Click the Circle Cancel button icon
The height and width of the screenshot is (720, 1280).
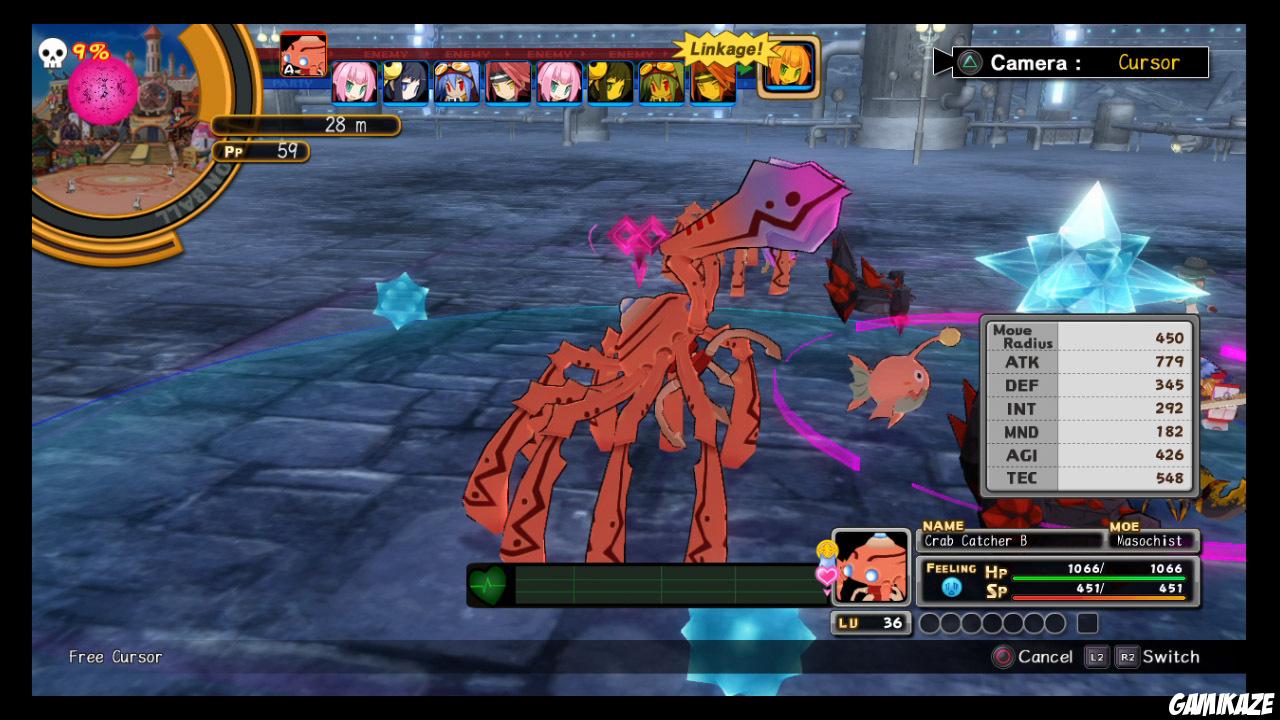click(x=1005, y=657)
